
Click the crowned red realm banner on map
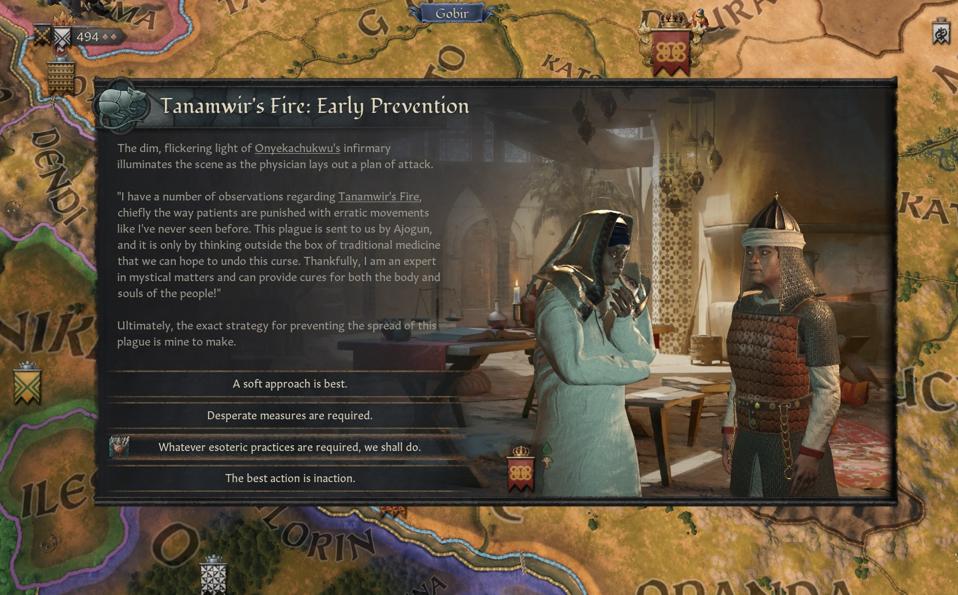point(671,48)
